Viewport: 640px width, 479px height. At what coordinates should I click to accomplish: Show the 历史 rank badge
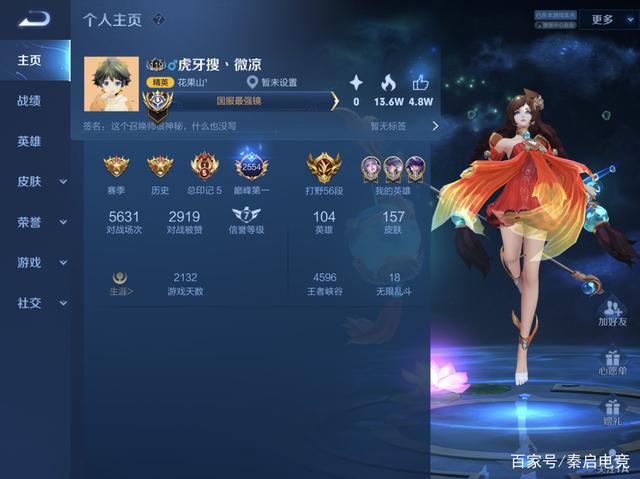[x=160, y=166]
